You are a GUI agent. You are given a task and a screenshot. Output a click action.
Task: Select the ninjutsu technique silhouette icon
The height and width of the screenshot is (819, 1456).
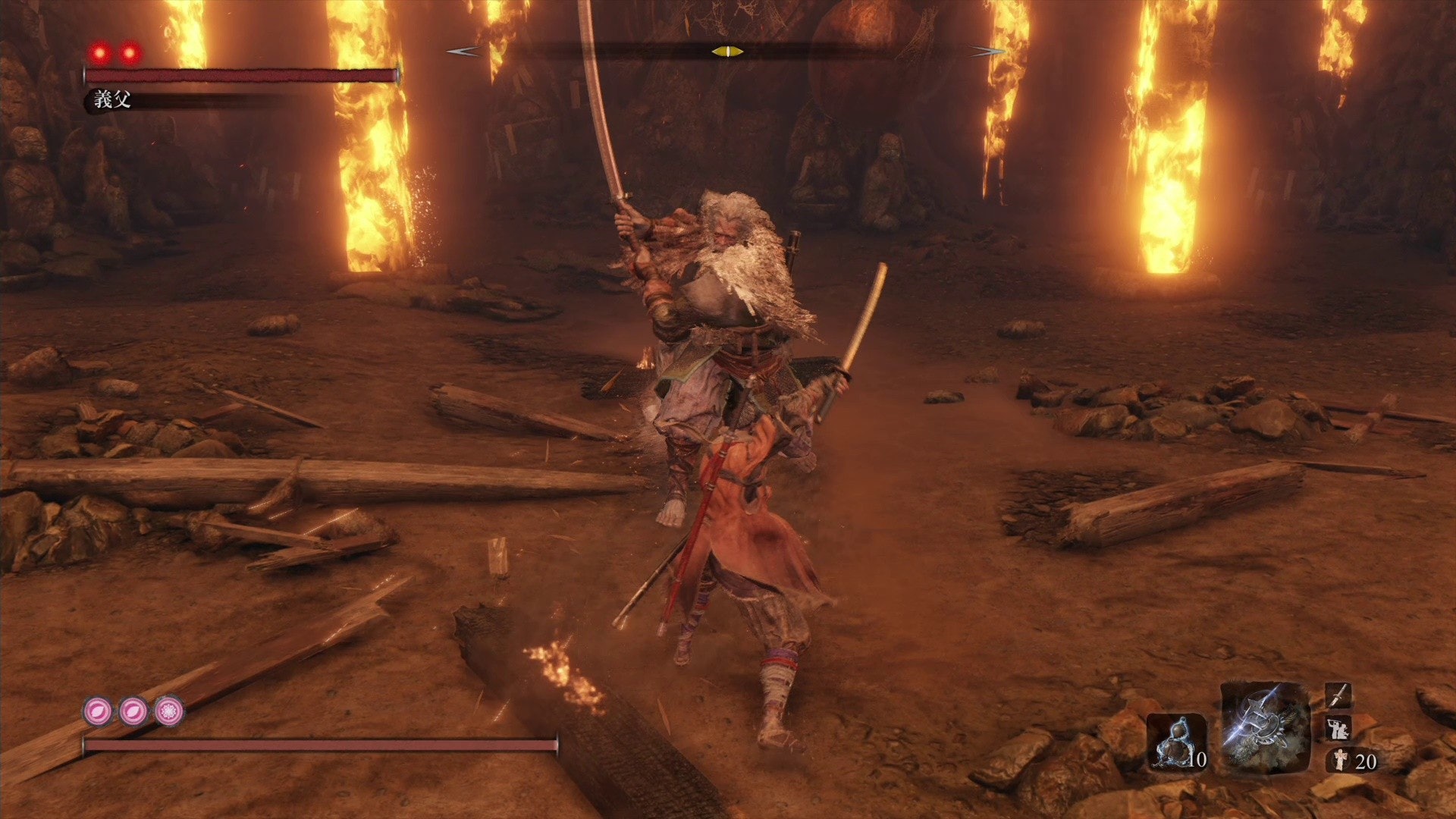[1337, 728]
